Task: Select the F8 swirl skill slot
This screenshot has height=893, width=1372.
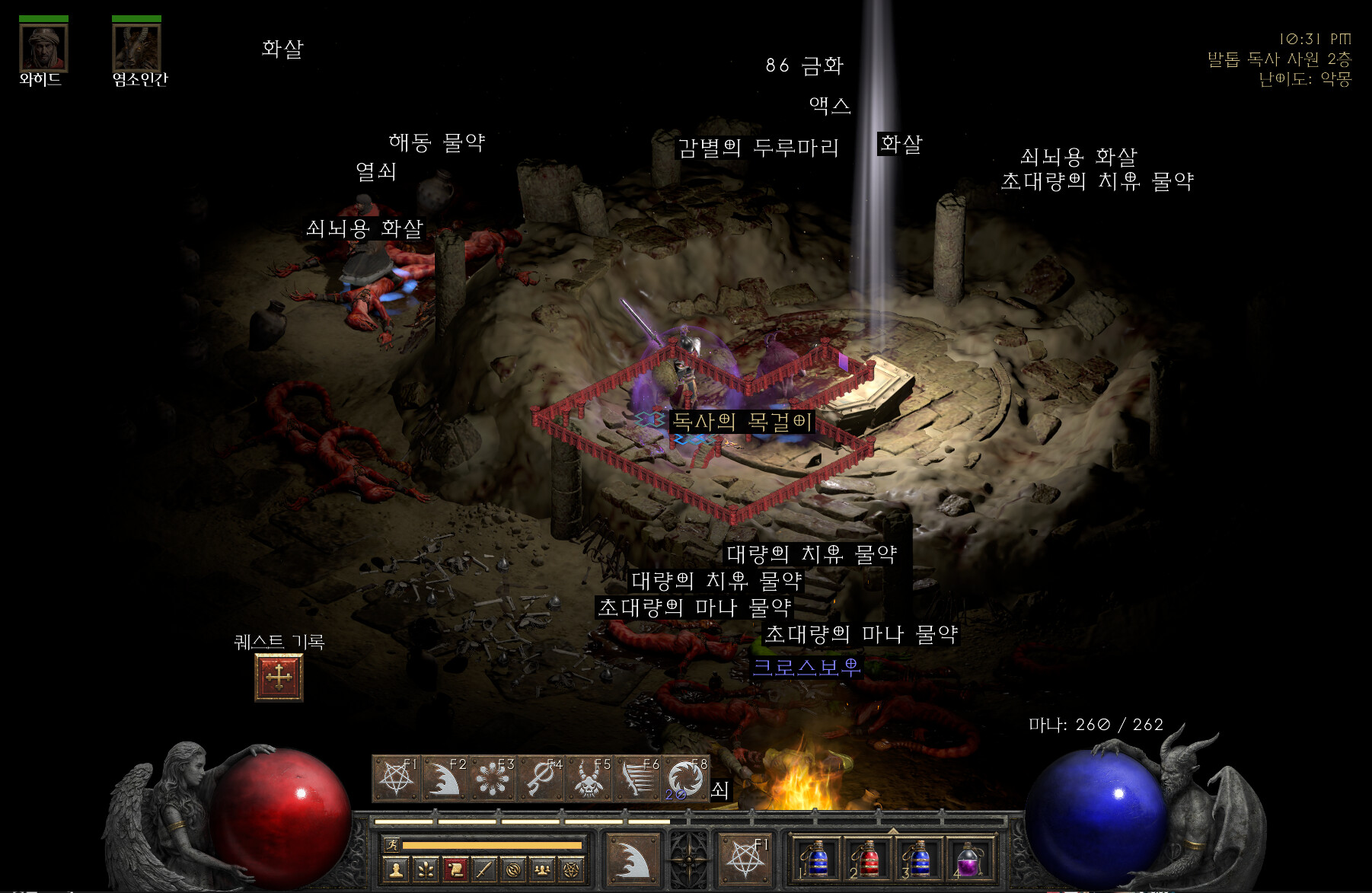Action: click(x=686, y=778)
